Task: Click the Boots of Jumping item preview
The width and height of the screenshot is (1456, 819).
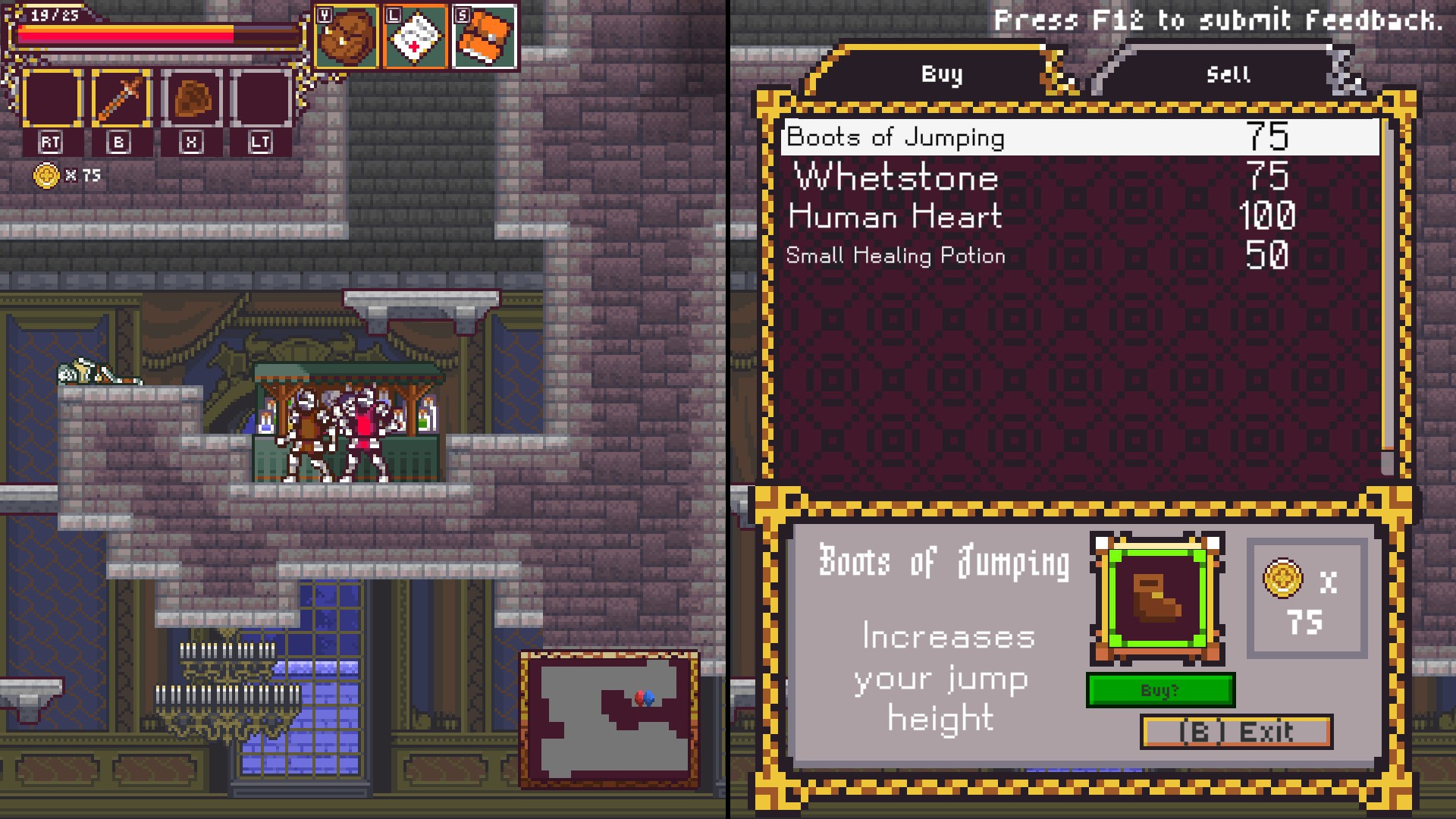Action: [1156, 598]
